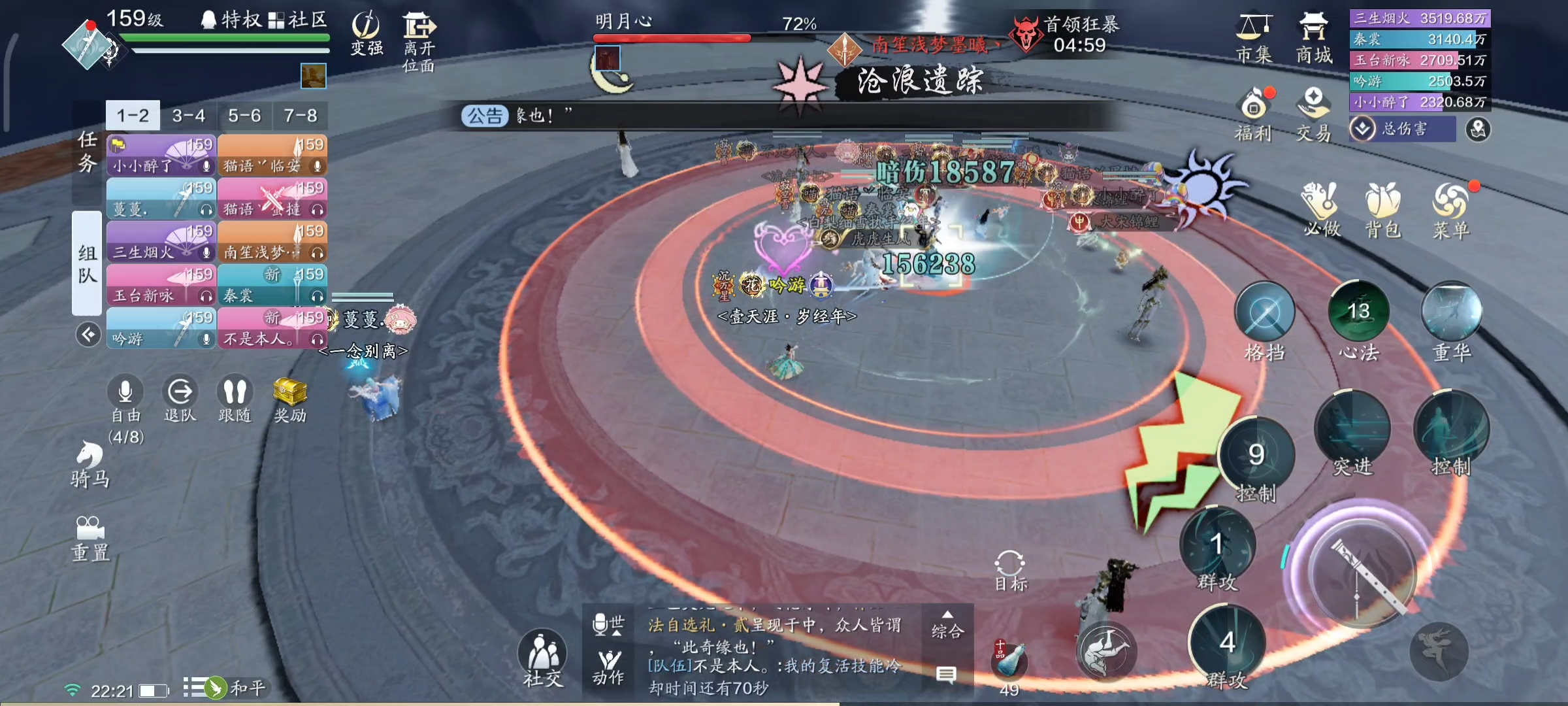Open the 商城 shop
This screenshot has width=1568, height=706.
click(1313, 39)
